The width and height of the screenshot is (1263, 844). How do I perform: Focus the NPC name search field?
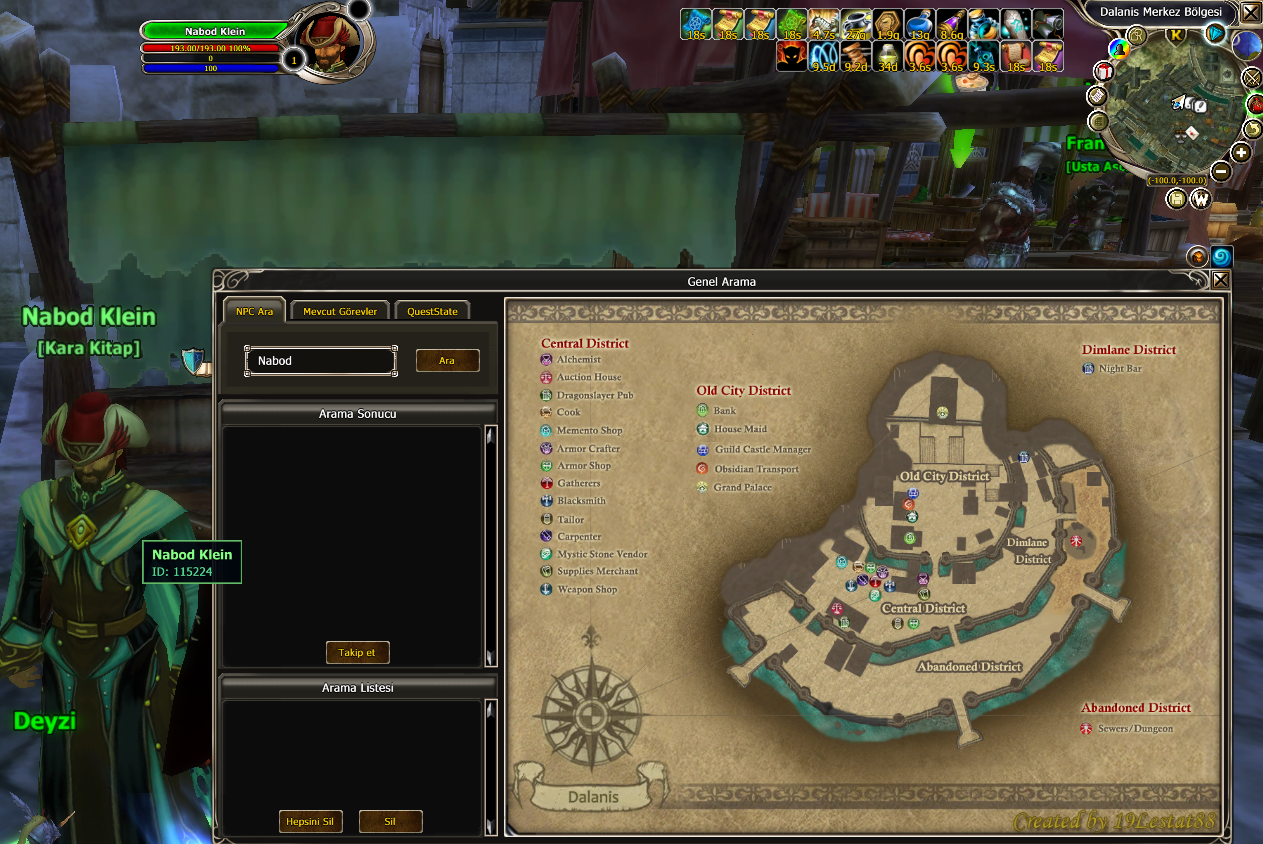point(321,361)
